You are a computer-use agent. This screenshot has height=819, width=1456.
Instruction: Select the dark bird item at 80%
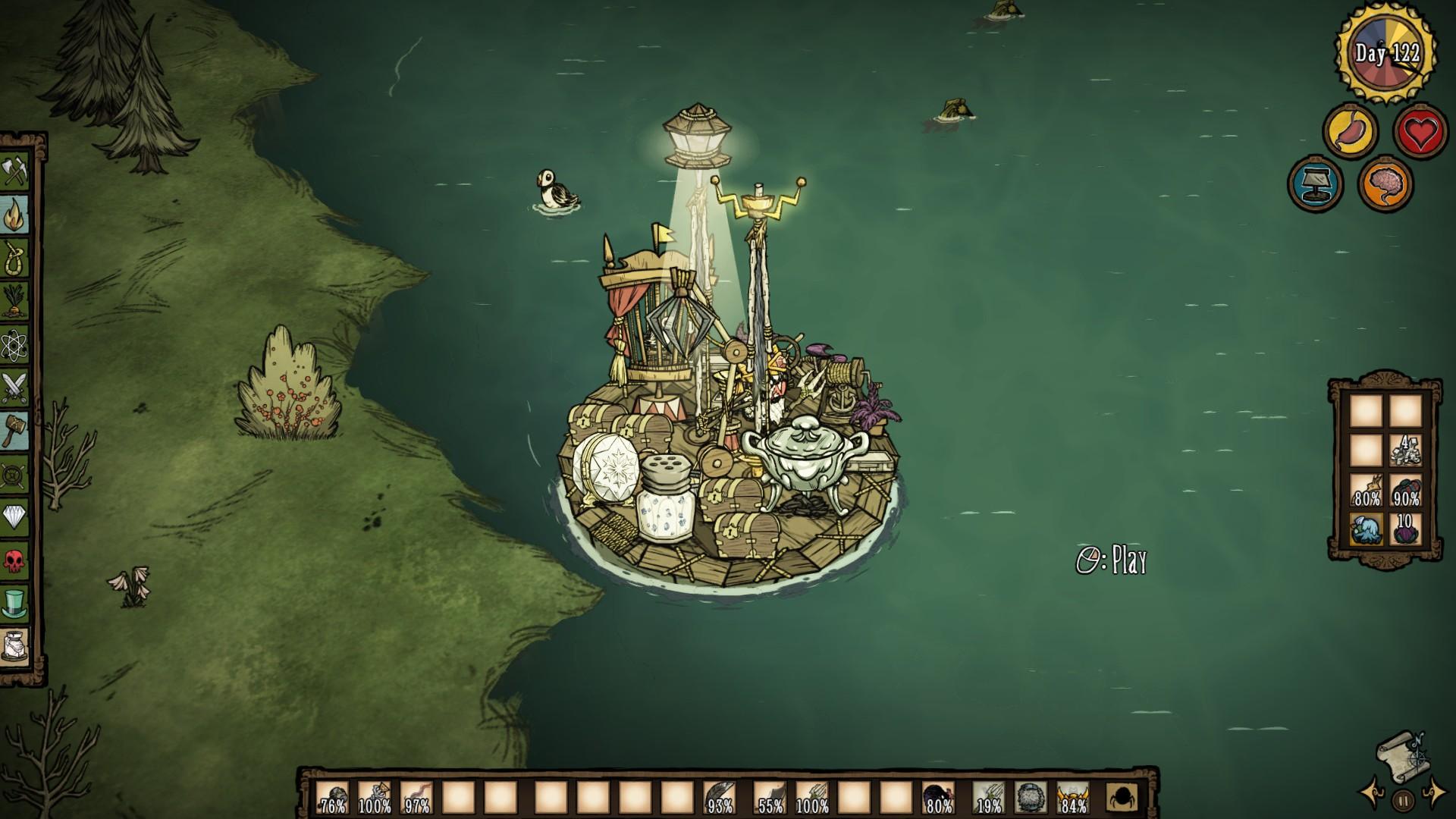coord(938,798)
